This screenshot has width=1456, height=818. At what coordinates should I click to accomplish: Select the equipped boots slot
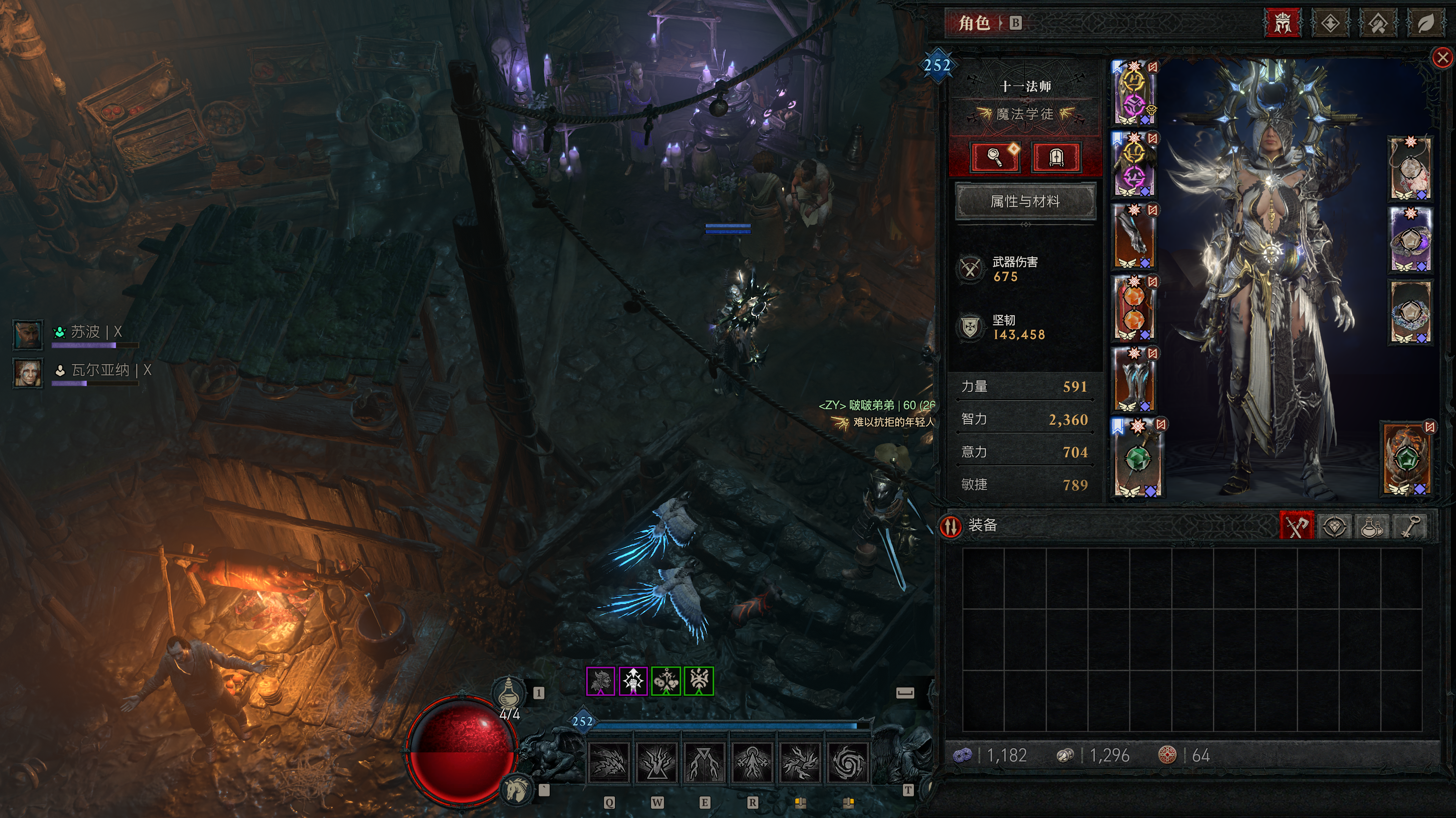click(1134, 380)
